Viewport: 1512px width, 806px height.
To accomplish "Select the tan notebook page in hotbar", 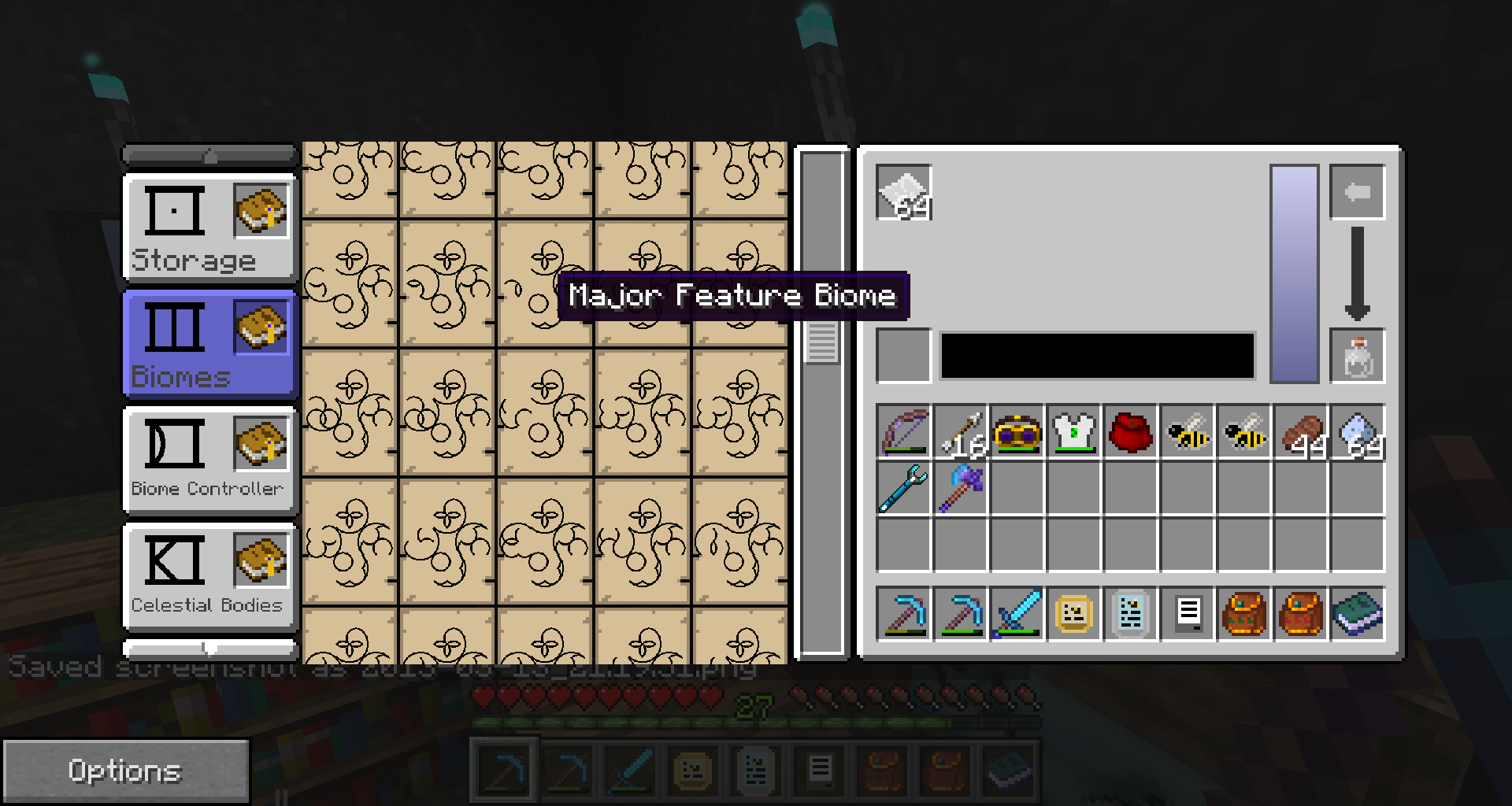I will coord(1074,614).
